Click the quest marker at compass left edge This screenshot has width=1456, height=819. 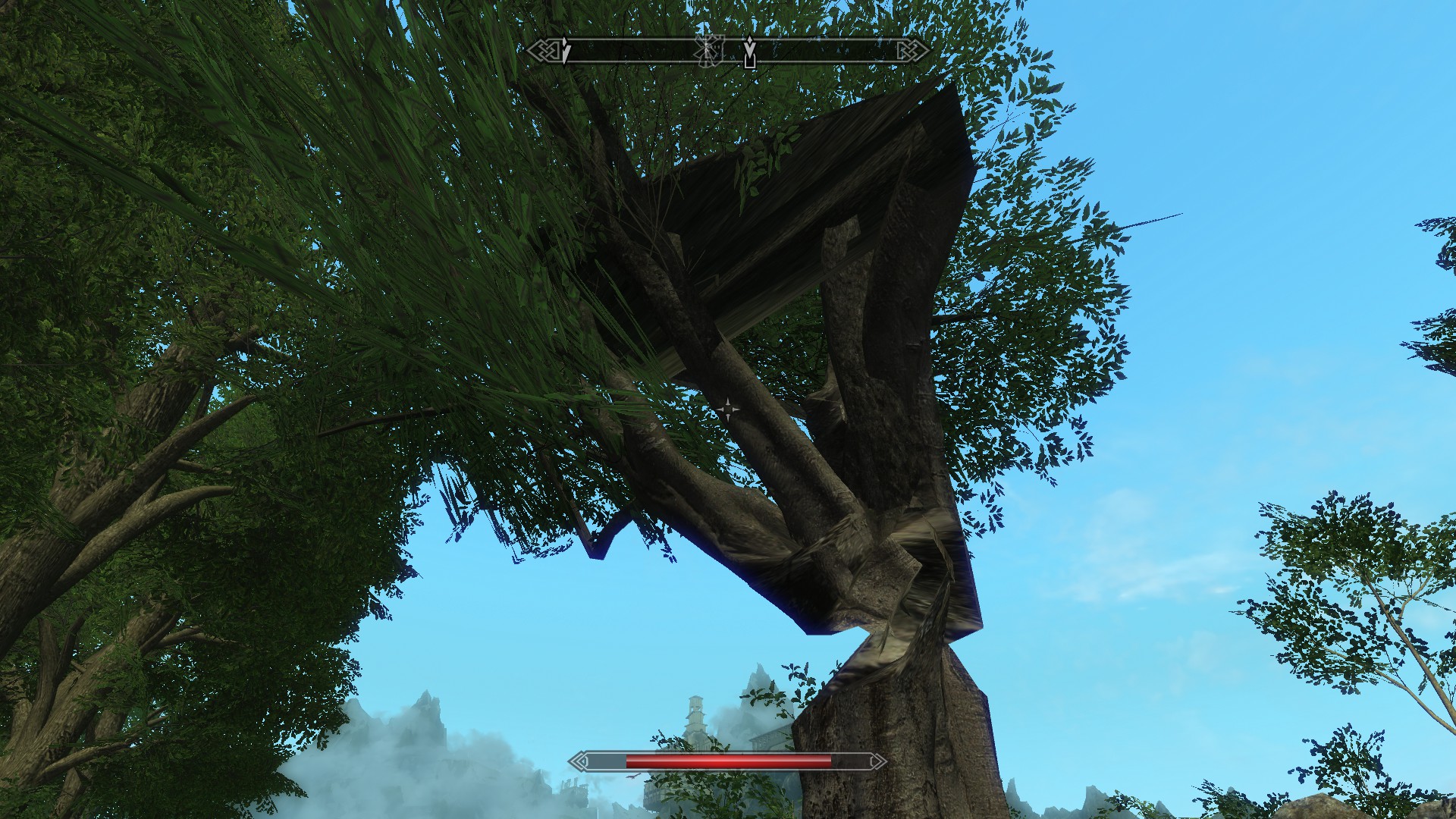click(565, 52)
